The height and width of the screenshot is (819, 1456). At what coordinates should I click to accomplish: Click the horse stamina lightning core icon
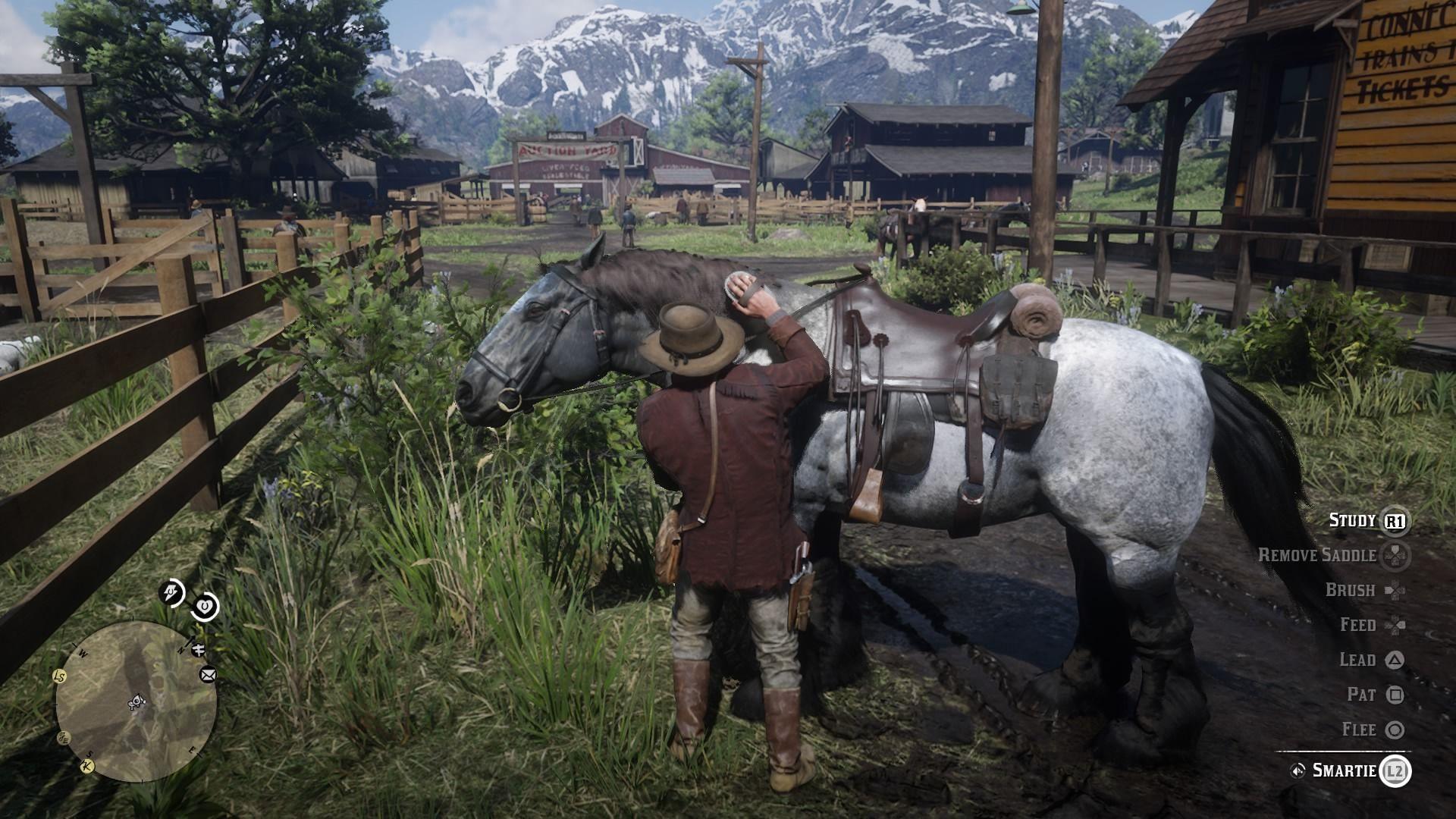point(171,592)
